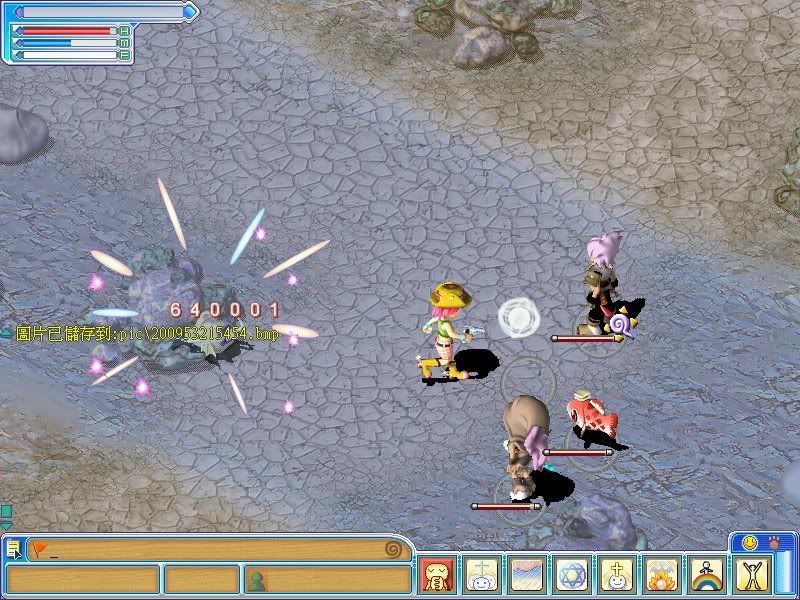Click the paw print pet button
The width and height of the screenshot is (800, 600).
[773, 542]
